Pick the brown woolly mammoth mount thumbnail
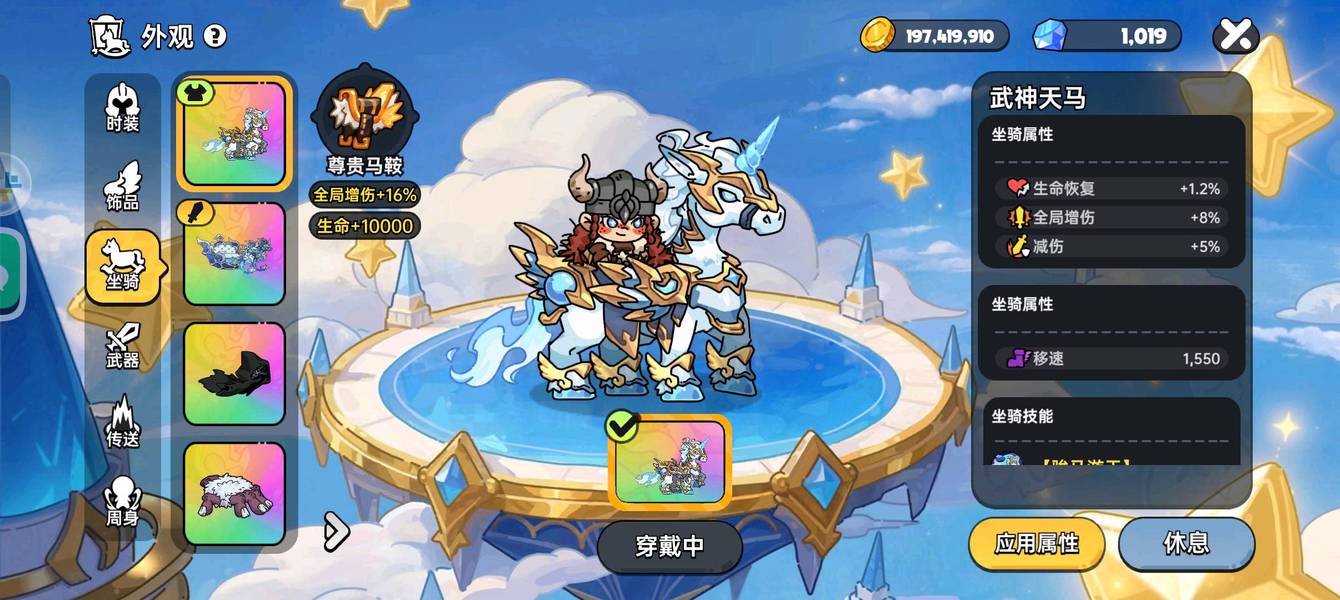The width and height of the screenshot is (1340, 600). point(234,494)
